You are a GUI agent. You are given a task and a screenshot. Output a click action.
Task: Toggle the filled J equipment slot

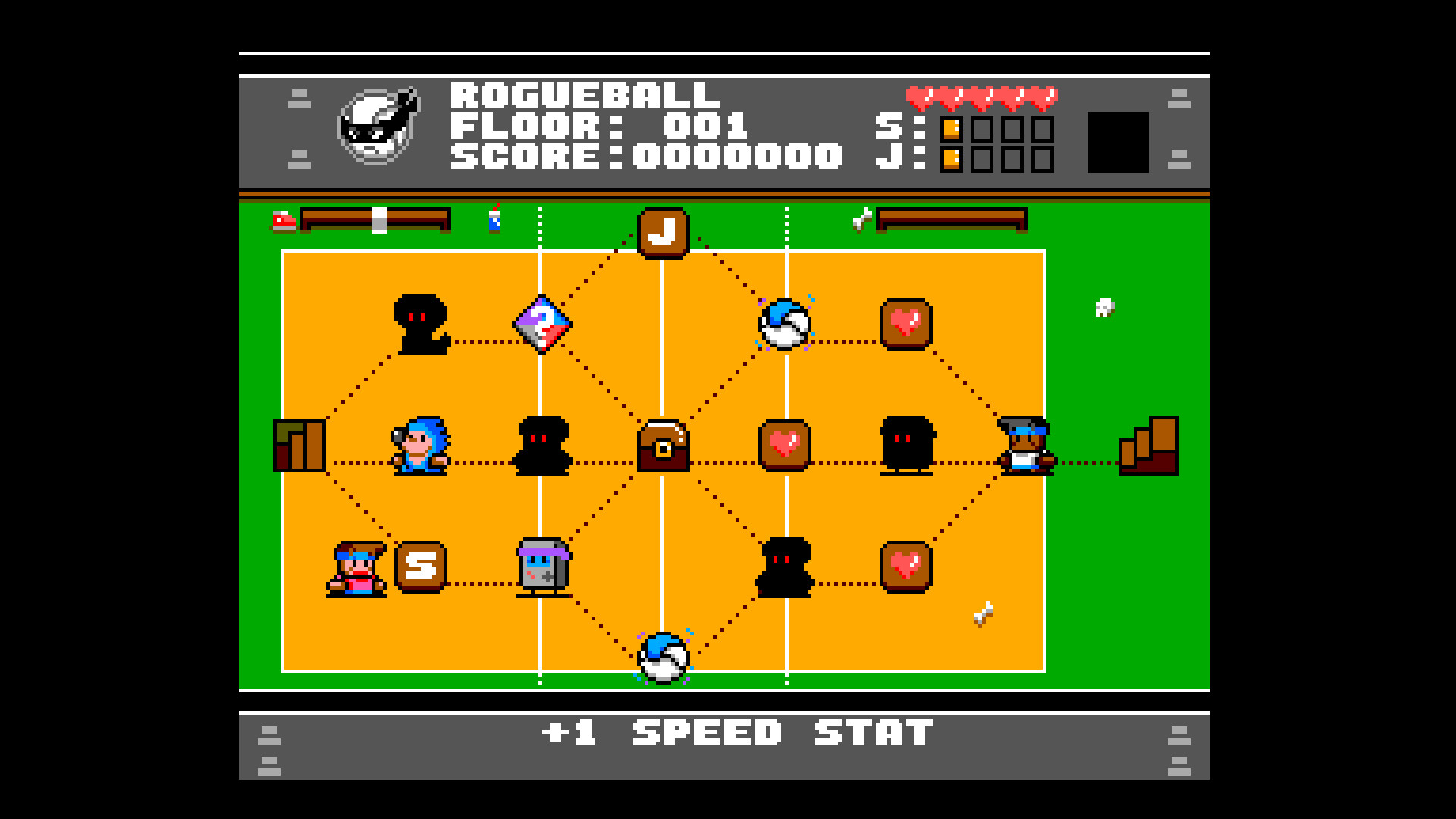pyautogui.click(x=950, y=160)
